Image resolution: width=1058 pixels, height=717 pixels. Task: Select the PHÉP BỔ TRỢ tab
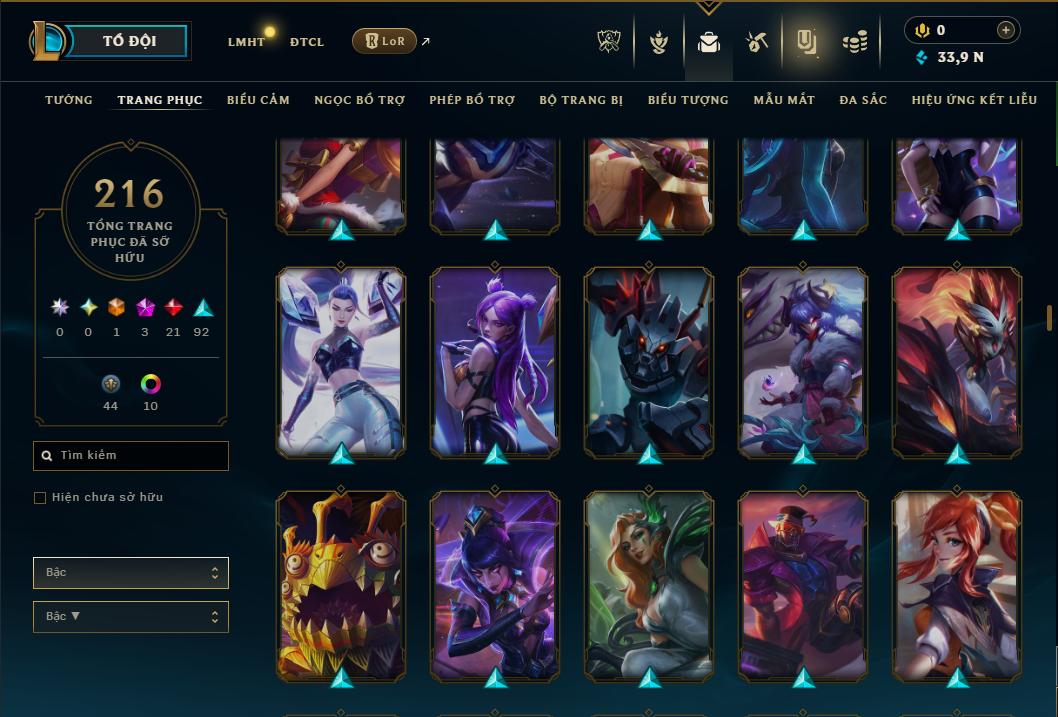click(x=472, y=100)
